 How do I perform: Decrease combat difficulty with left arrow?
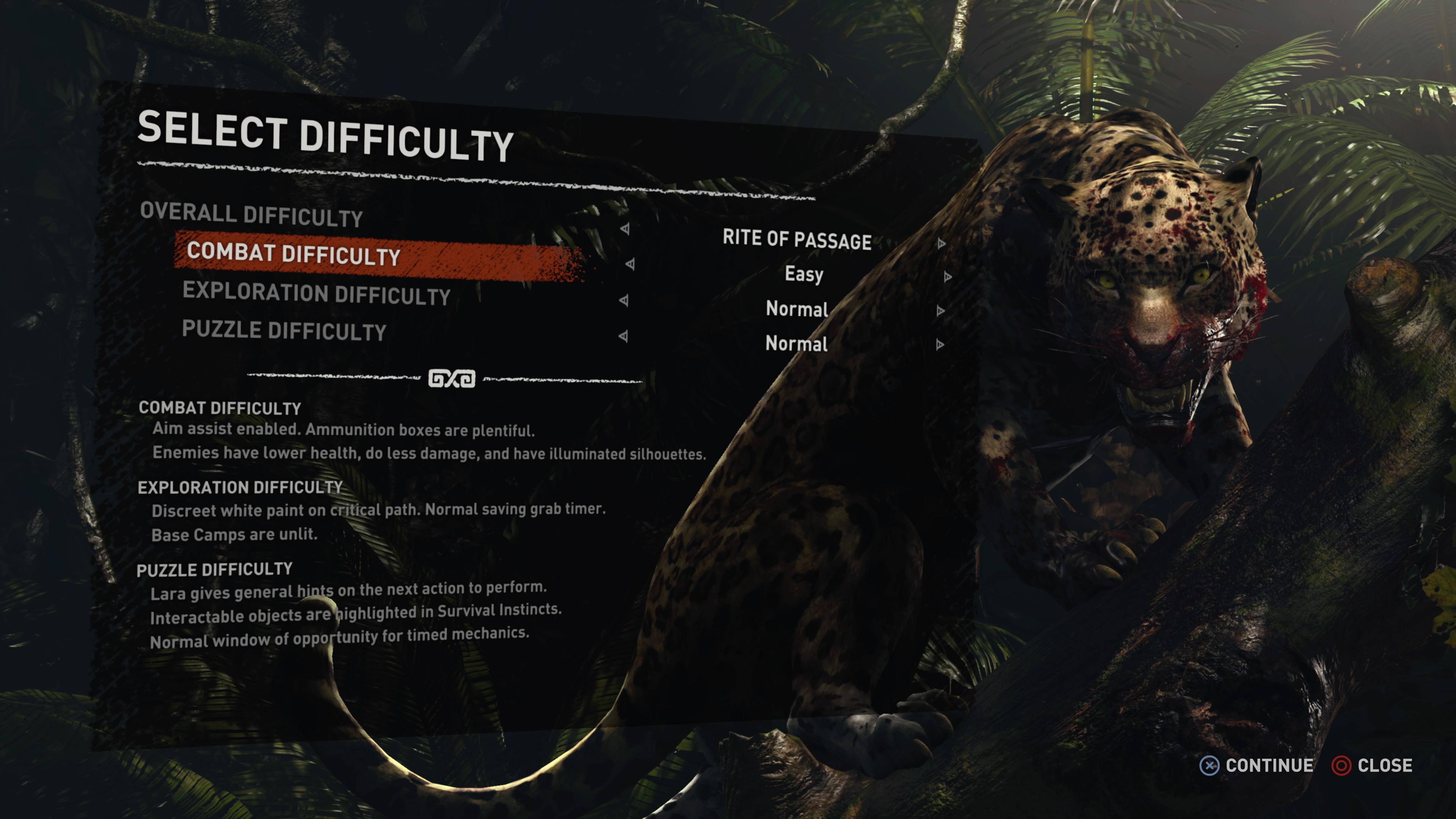tap(630, 264)
